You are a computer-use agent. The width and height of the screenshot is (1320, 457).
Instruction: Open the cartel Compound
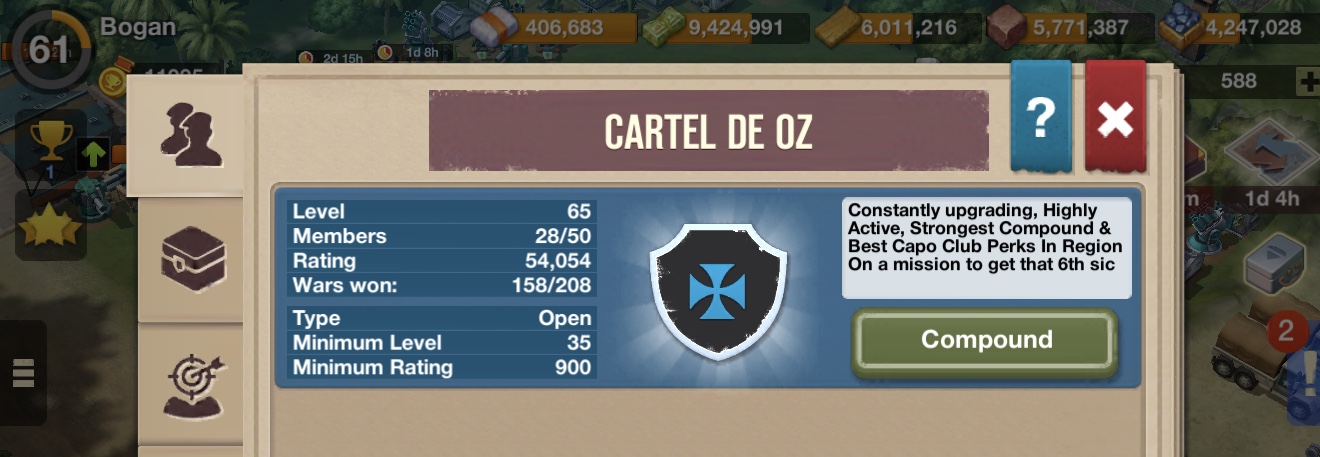click(985, 341)
